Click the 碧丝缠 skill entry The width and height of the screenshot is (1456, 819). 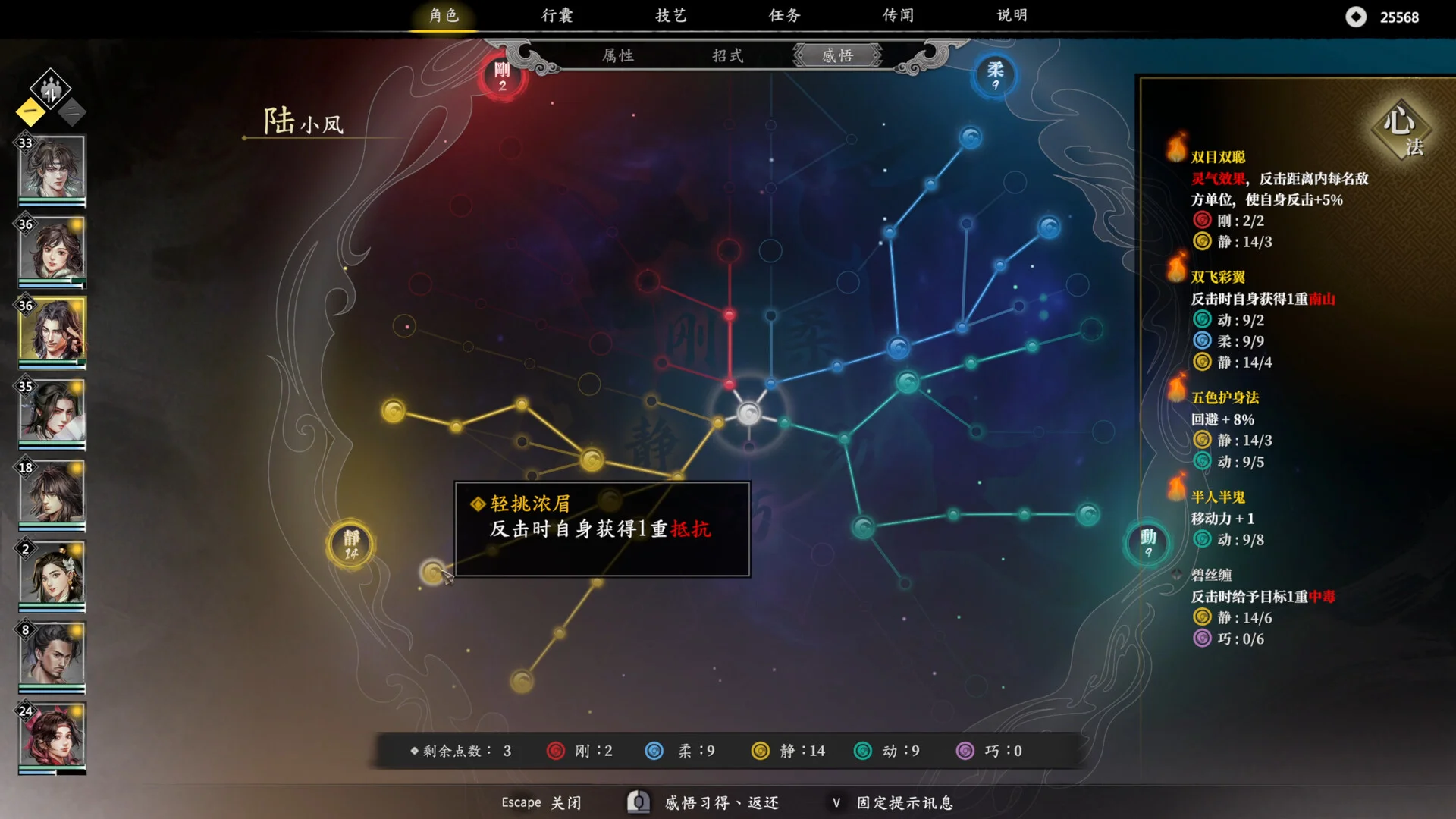(1213, 576)
